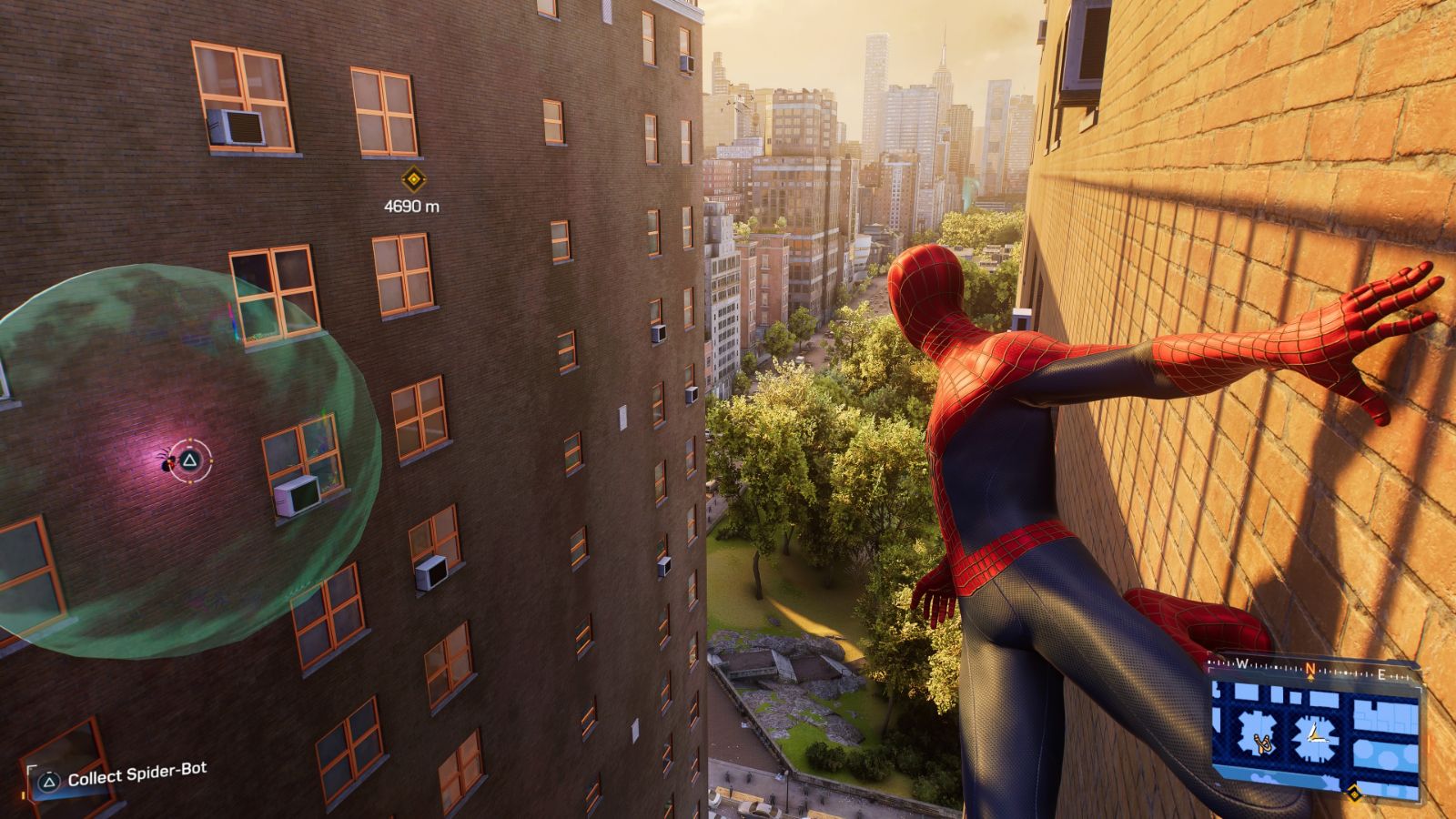This screenshot has width=1456, height=819.
Task: Click the 4690 m distance label
Action: coord(411,206)
